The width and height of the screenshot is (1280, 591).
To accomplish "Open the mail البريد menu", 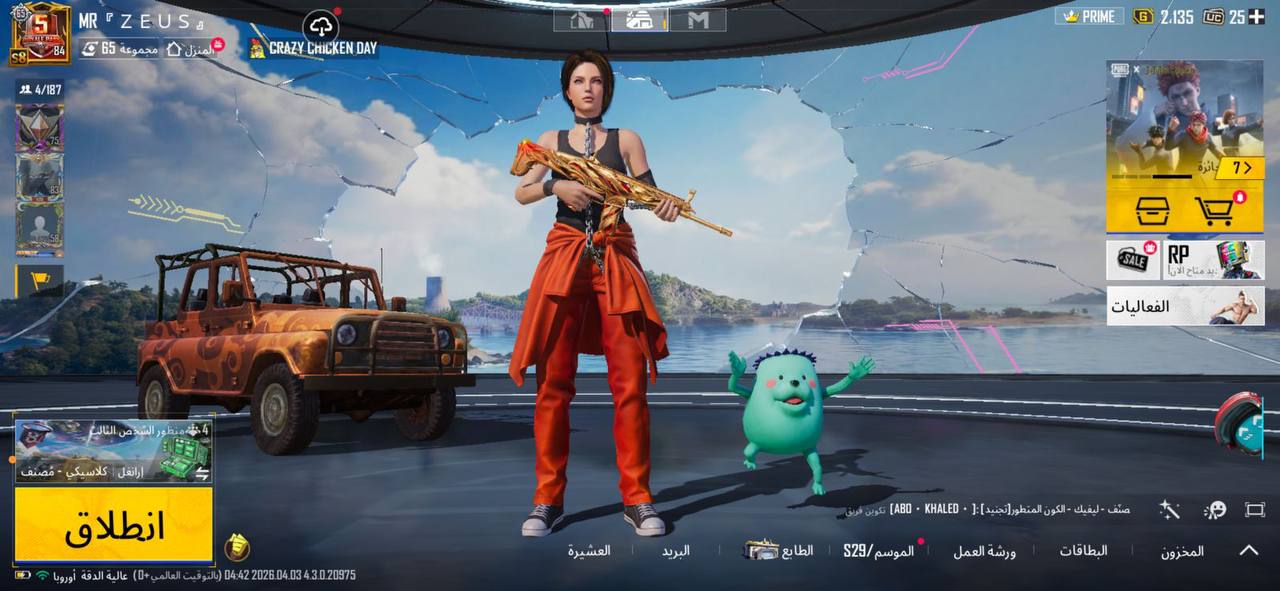I will [675, 551].
